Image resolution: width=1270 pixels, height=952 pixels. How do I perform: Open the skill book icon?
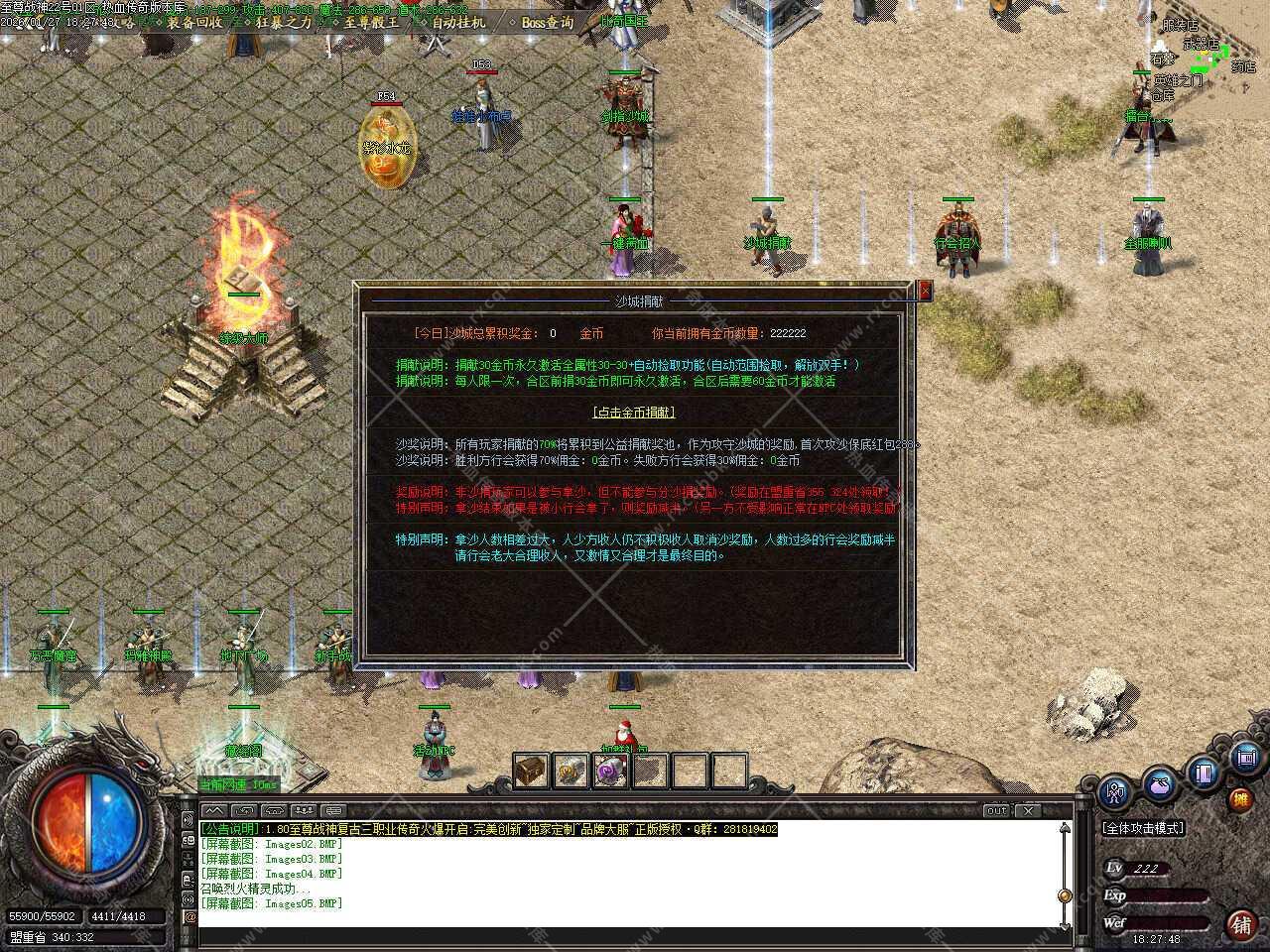pyautogui.click(x=1204, y=772)
